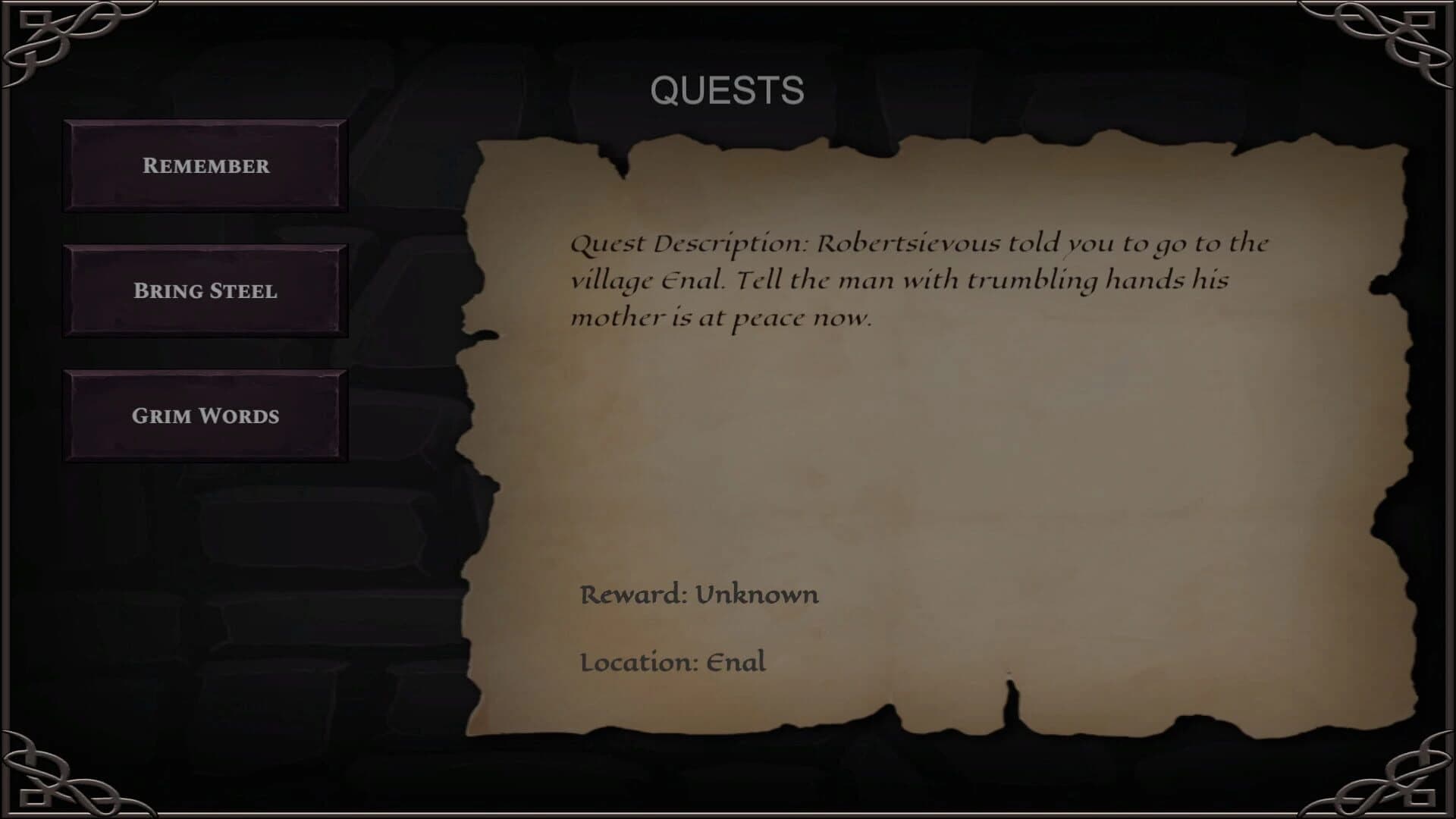Select the Remember quest
Viewport: 1456px width, 819px height.
point(205,165)
